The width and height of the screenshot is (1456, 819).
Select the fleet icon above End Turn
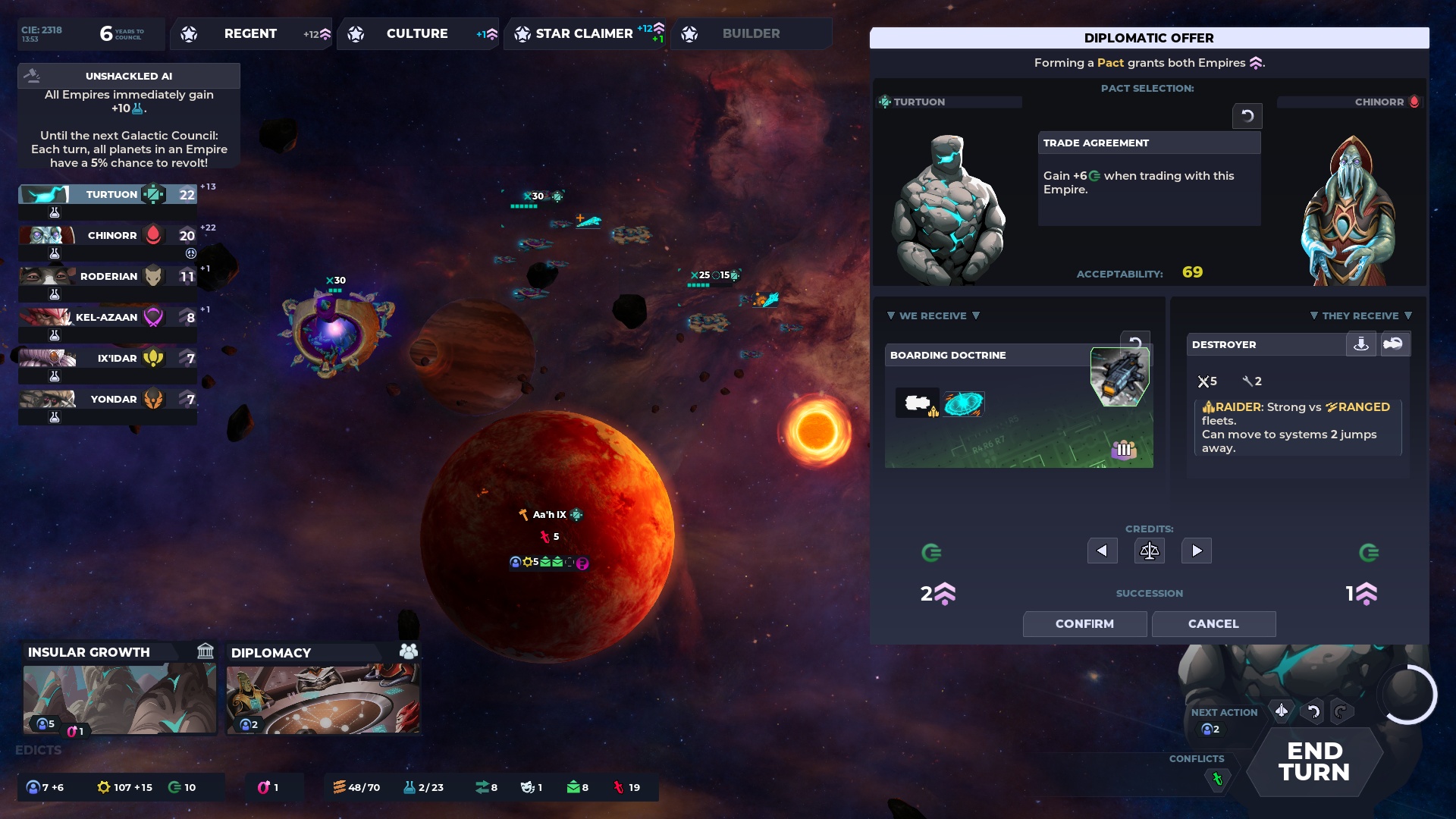pos(1282,711)
